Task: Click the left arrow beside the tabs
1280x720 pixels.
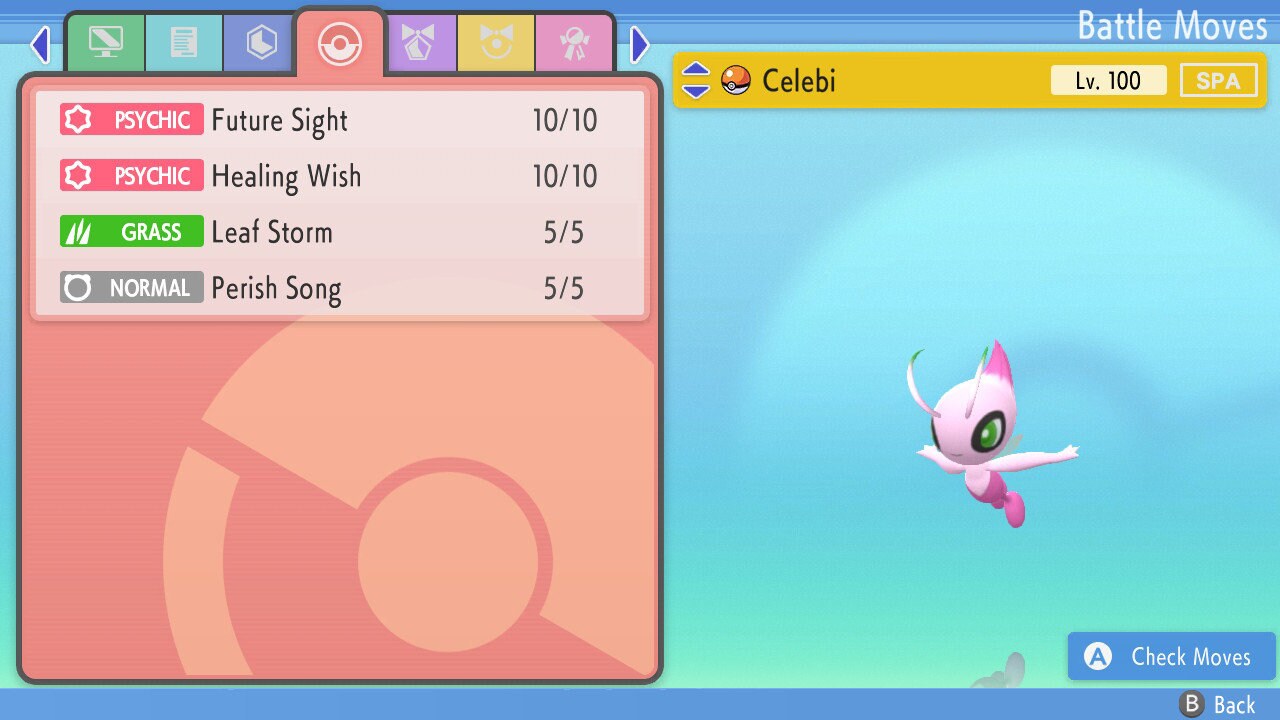Action: (40, 44)
